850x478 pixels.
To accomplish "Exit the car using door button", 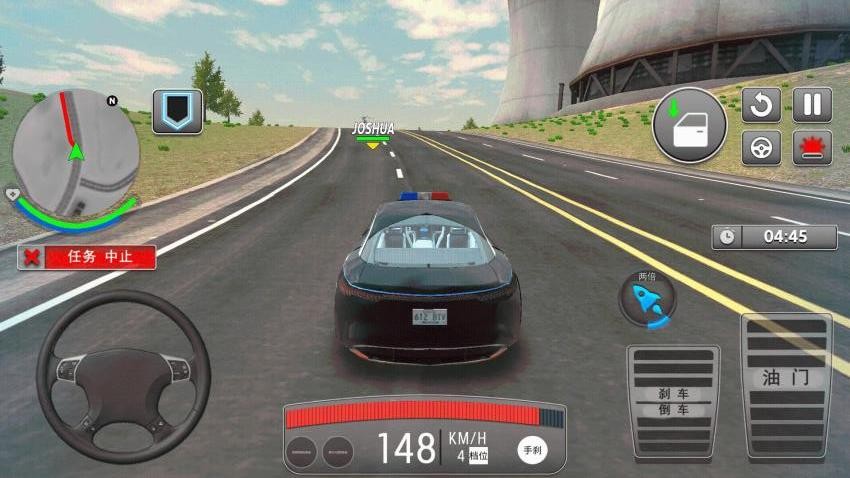I will [x=689, y=126].
